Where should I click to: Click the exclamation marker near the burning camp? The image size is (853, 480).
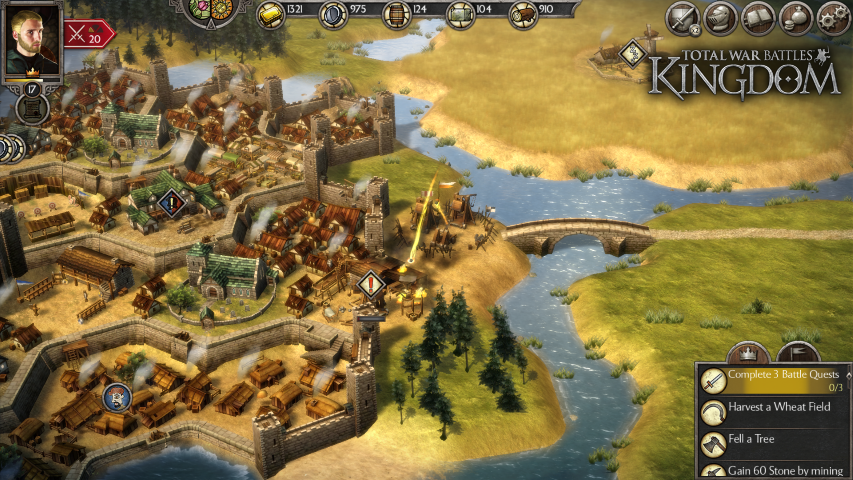coord(372,286)
